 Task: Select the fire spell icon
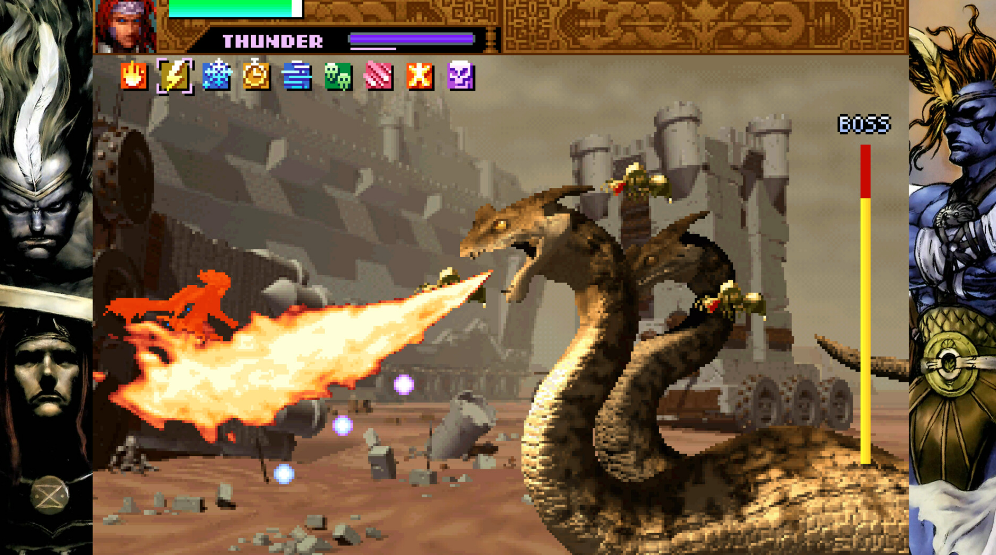point(133,76)
